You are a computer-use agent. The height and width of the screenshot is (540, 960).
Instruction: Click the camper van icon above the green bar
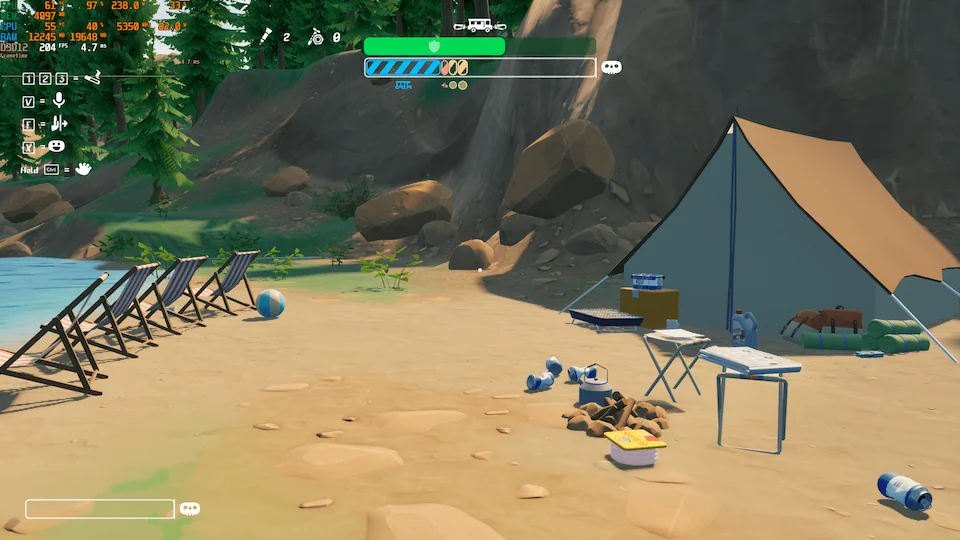click(x=473, y=25)
